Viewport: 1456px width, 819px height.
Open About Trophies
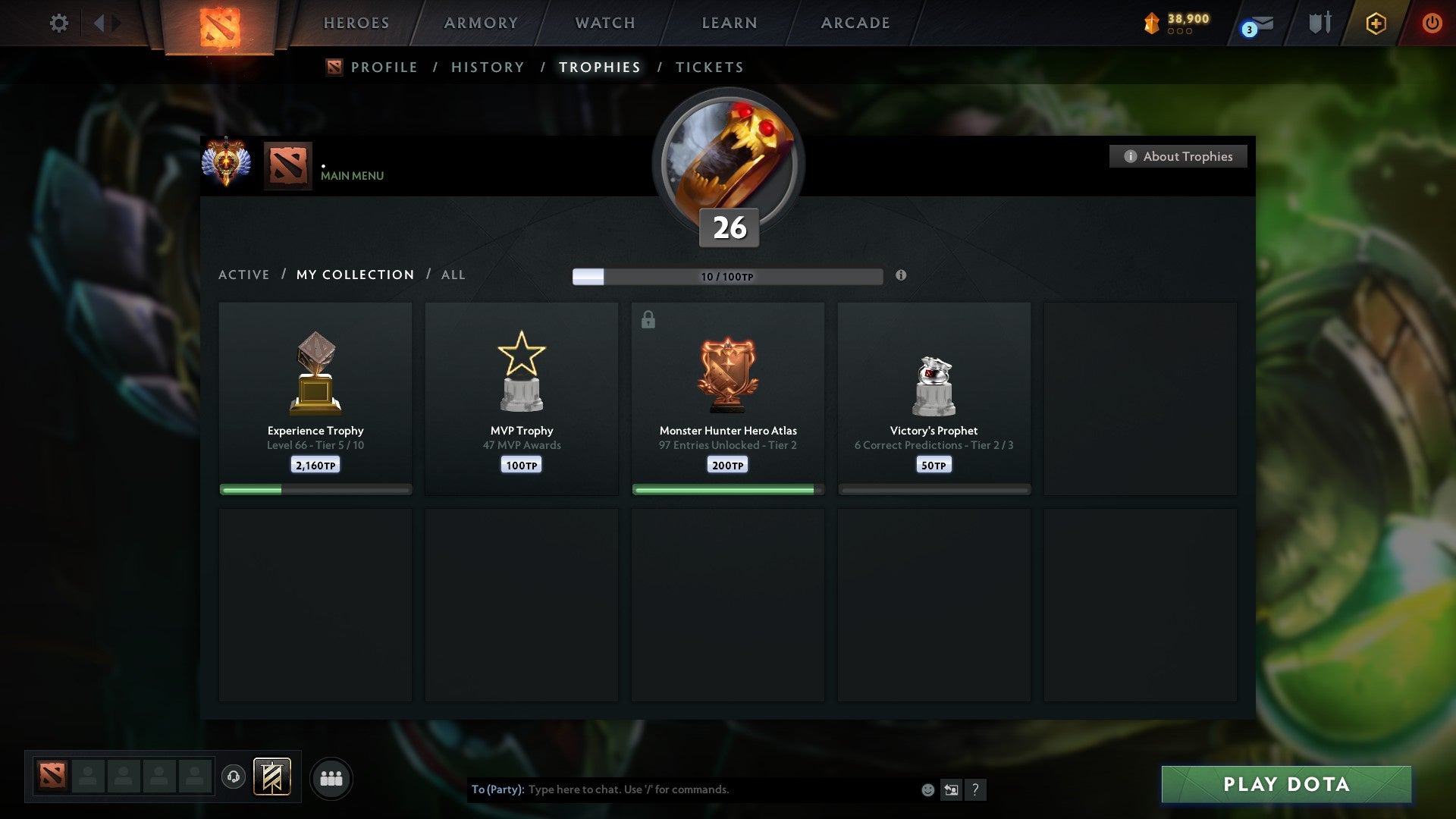(x=1177, y=156)
